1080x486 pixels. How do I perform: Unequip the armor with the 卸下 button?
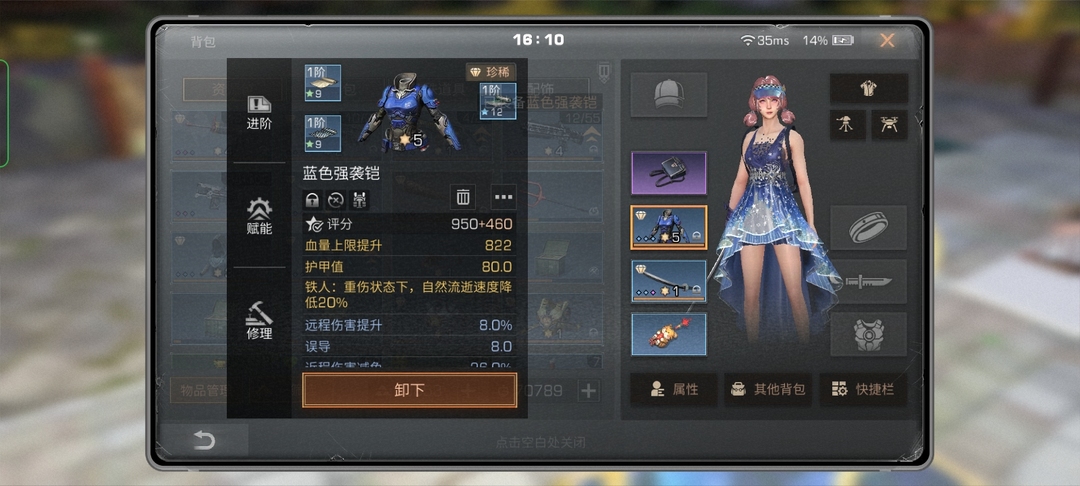click(x=409, y=390)
